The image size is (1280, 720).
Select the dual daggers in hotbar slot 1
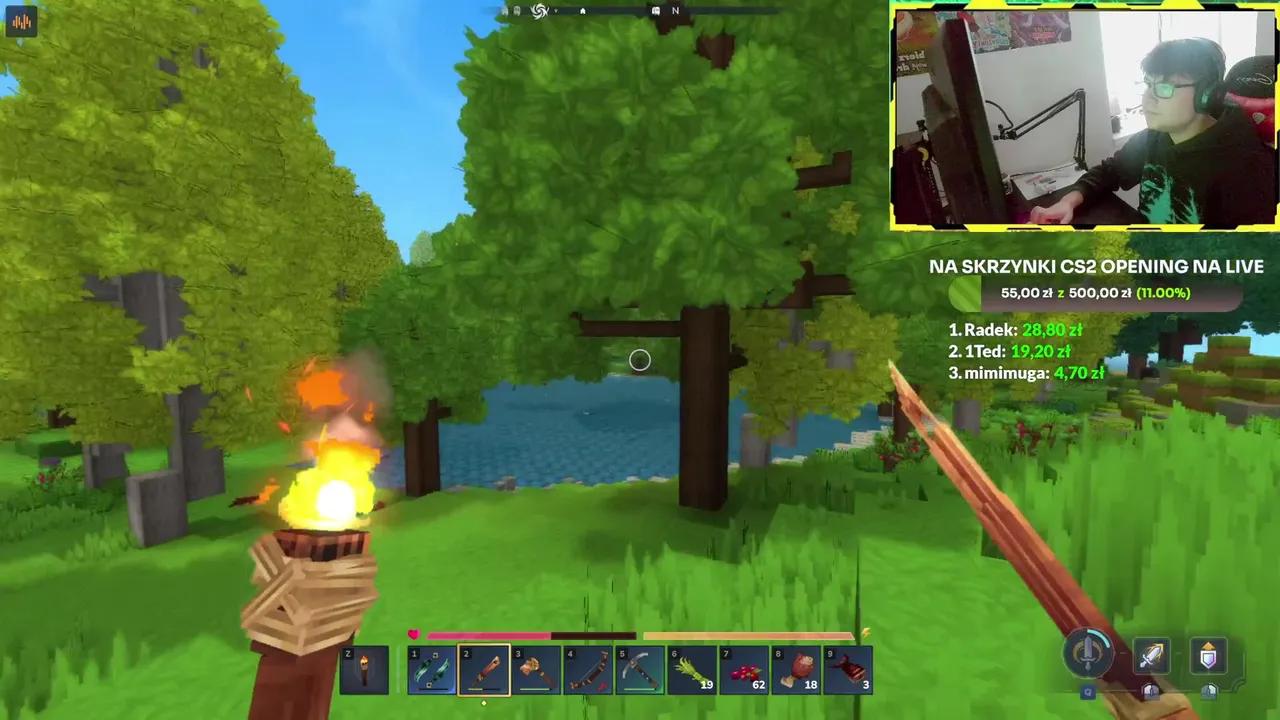(432, 668)
